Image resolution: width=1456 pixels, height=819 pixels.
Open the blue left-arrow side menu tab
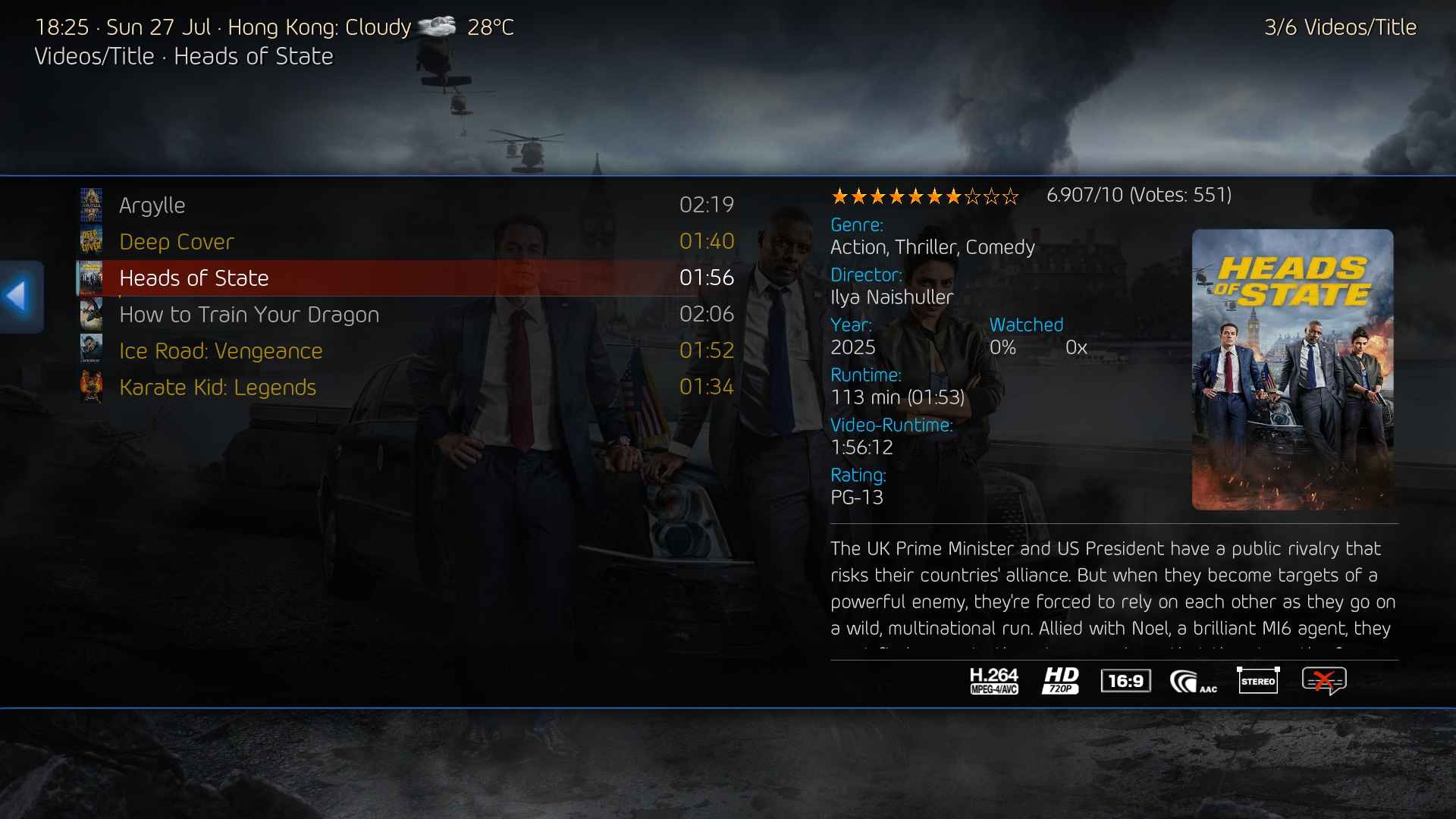tap(20, 297)
